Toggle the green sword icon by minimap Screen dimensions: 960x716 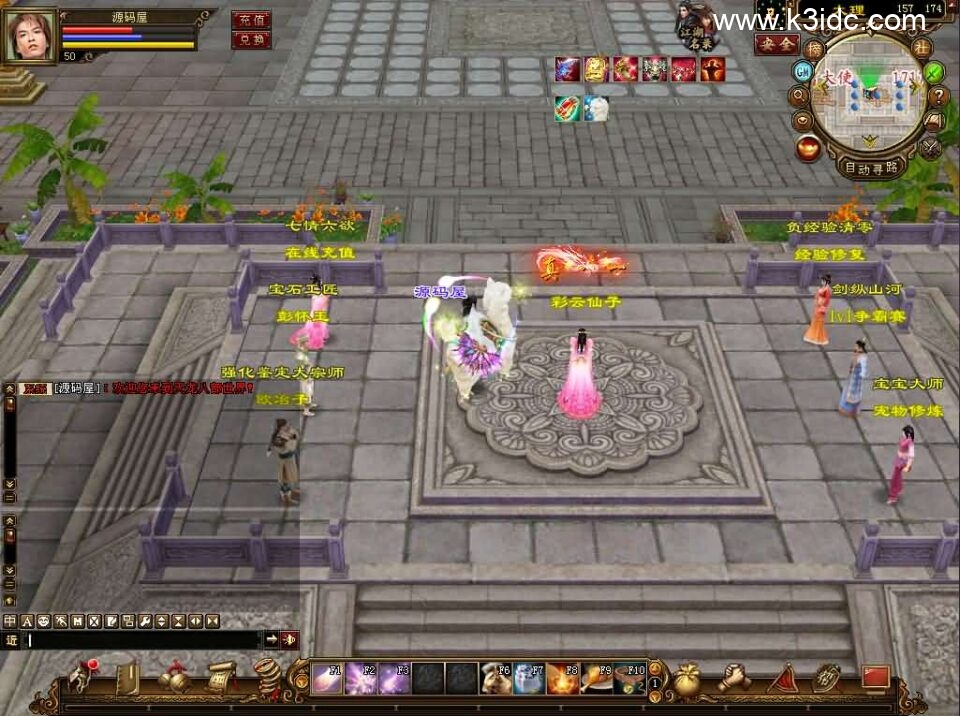click(x=934, y=72)
